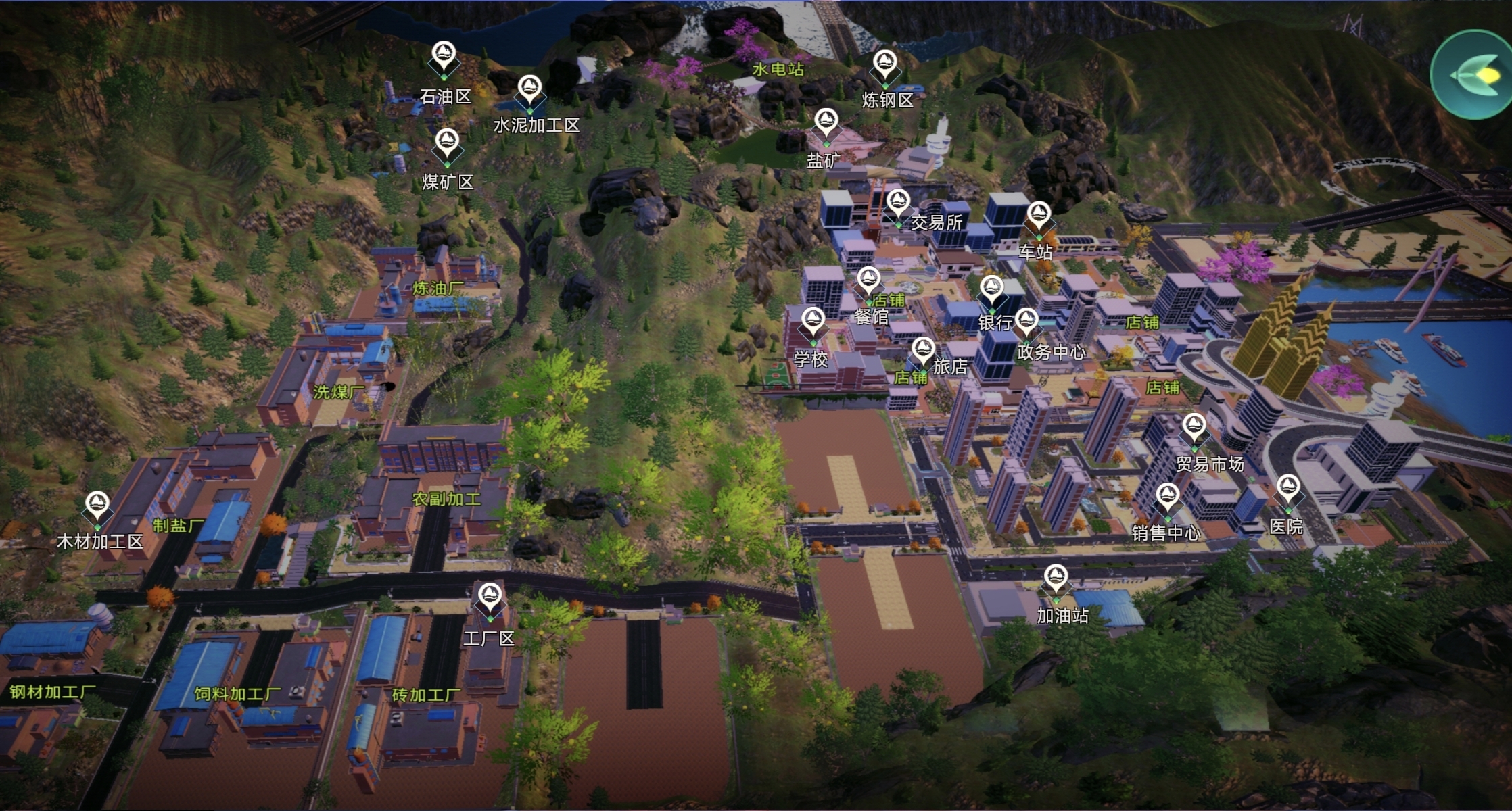Image resolution: width=1512 pixels, height=811 pixels.
Task: Select the 石油区 map marker
Action: [x=444, y=55]
